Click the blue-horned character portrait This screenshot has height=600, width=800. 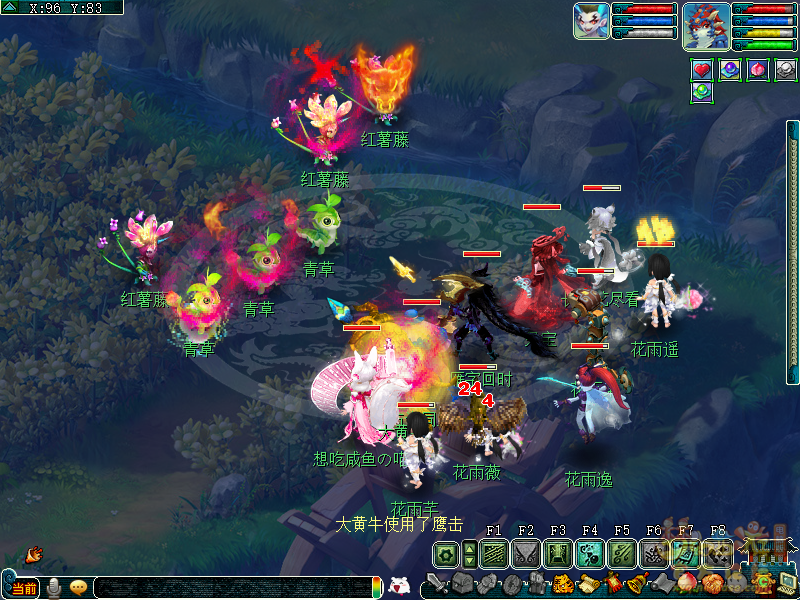coord(706,24)
